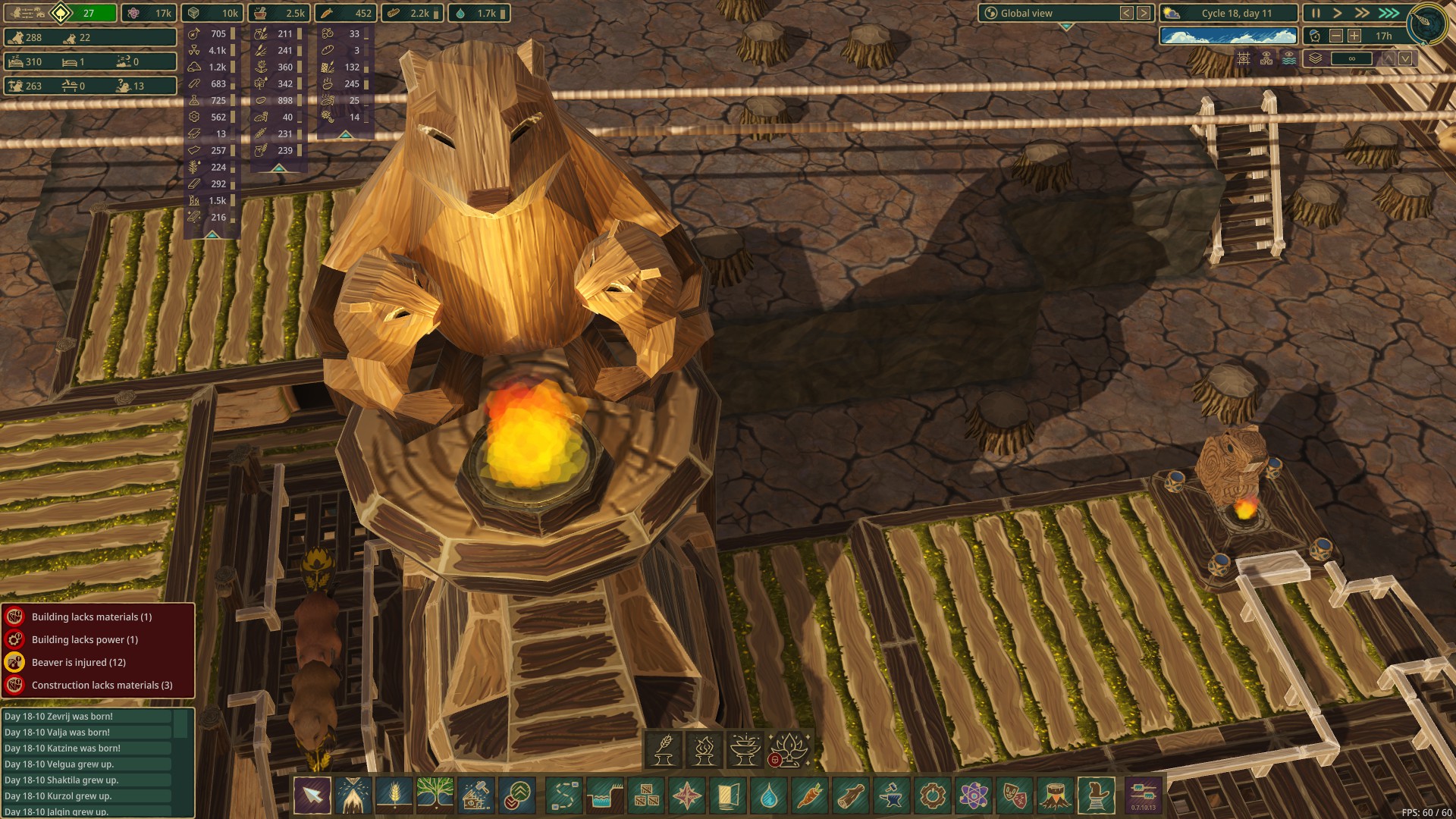This screenshot has width=1456, height=819.
Task: Select the locked lotus flower monument
Action: tap(788, 749)
